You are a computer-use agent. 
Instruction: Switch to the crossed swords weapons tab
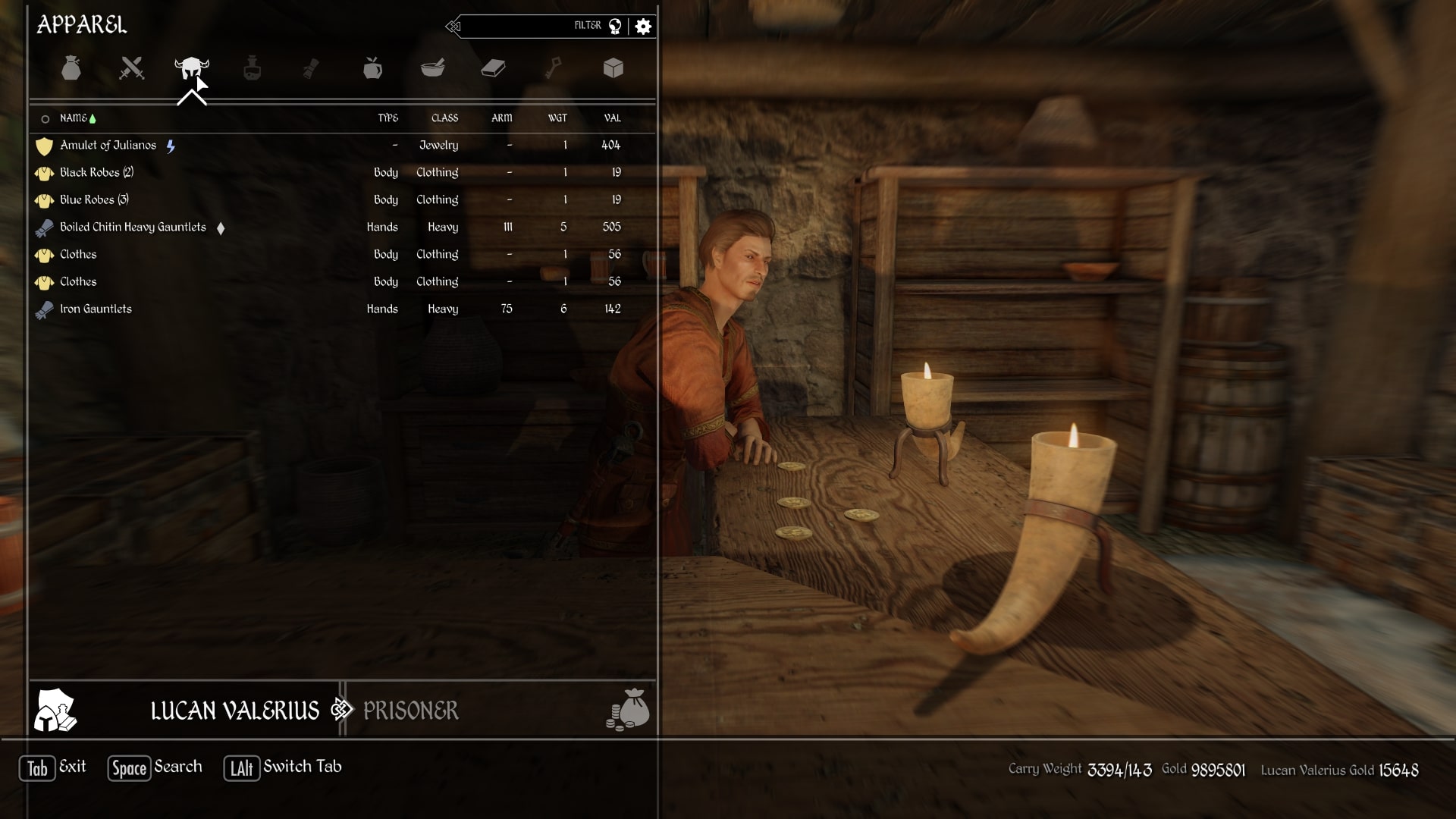131,68
